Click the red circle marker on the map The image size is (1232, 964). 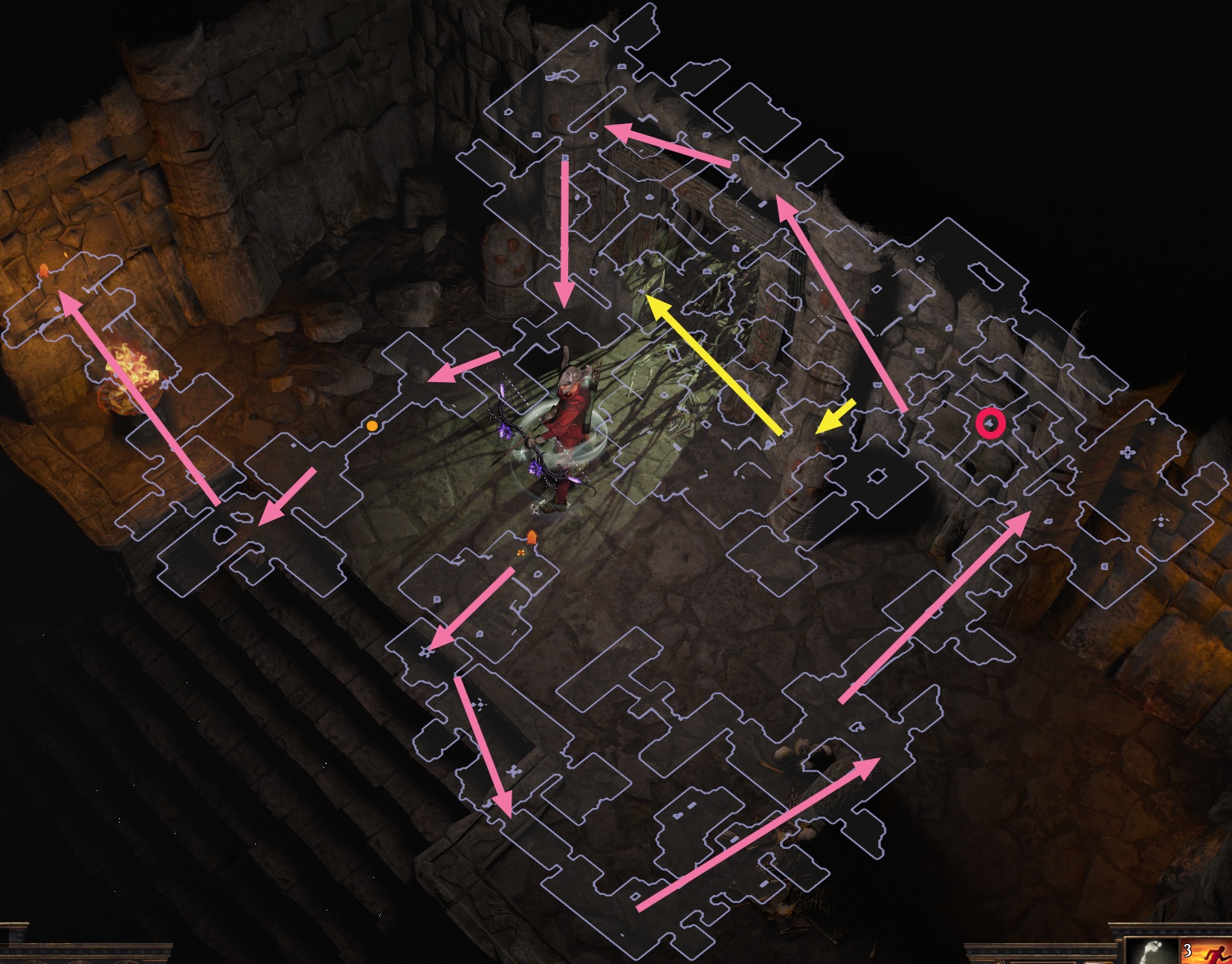coord(992,424)
